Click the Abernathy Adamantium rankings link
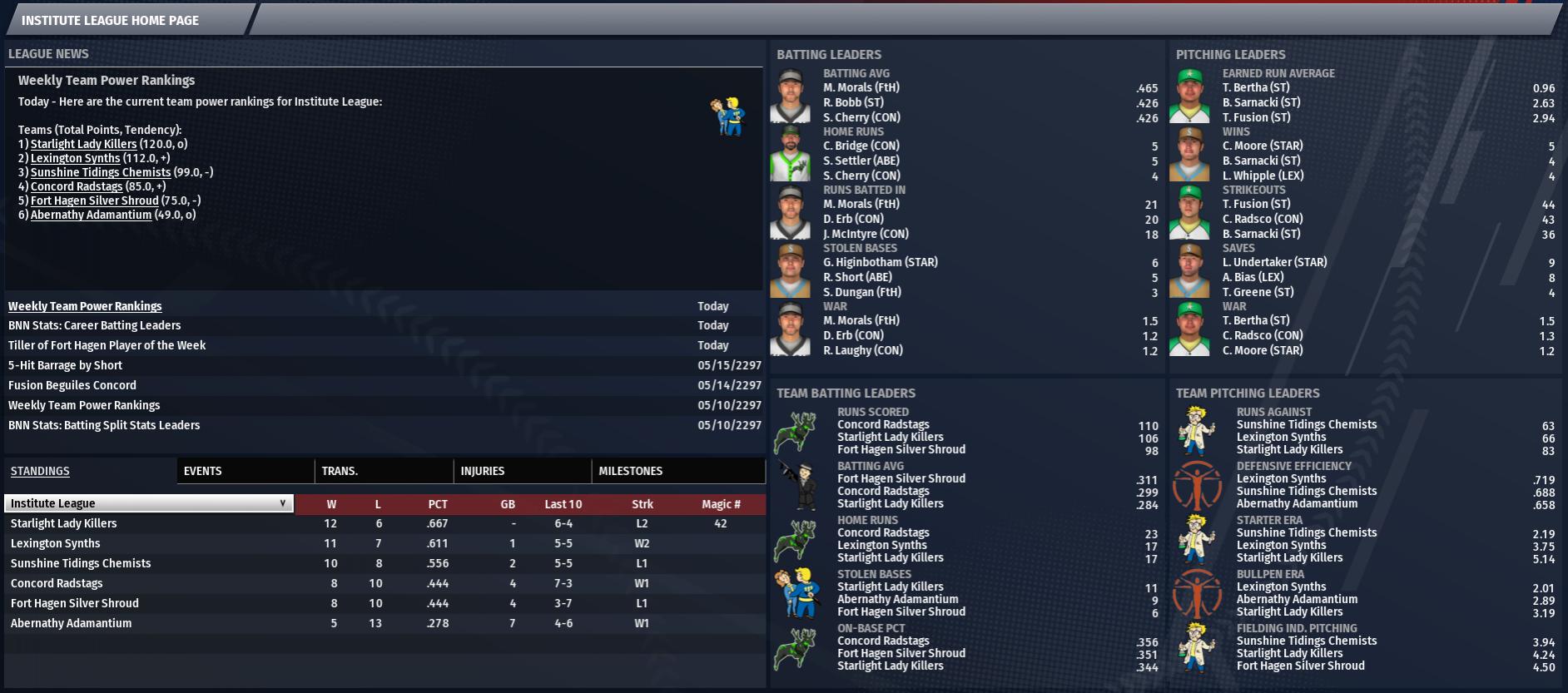 91,215
